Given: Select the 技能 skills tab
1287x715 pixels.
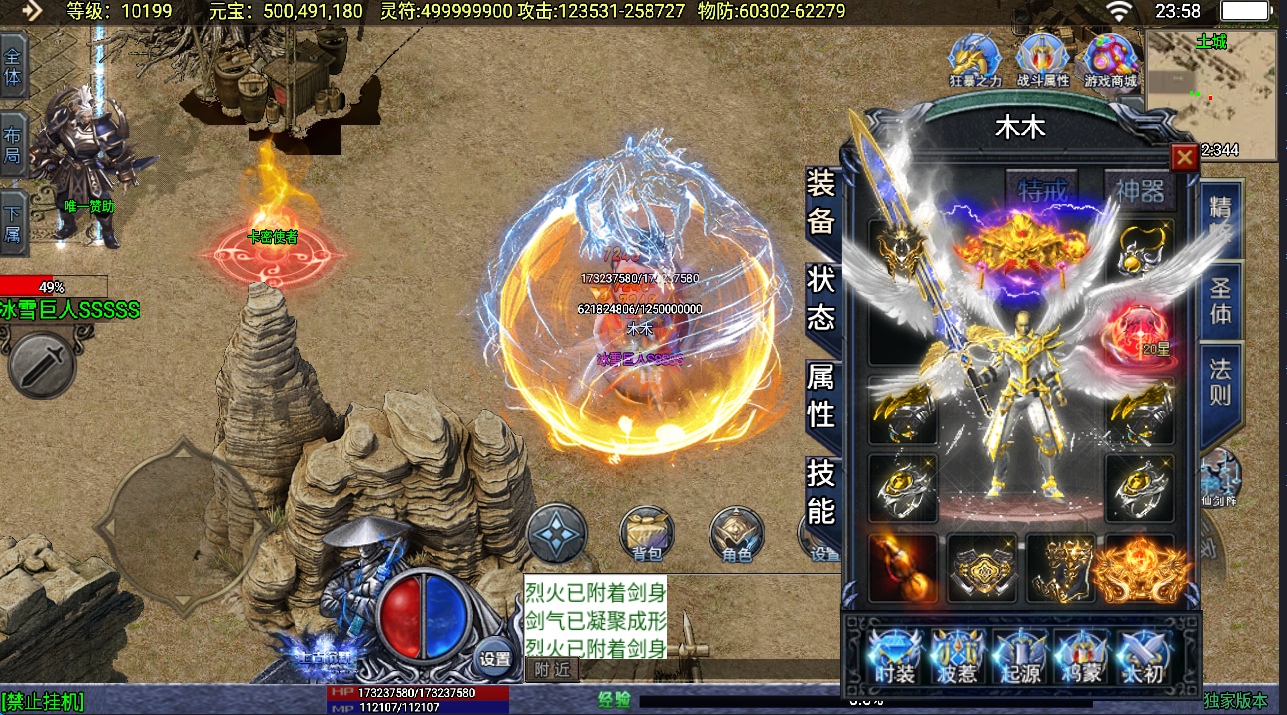Looking at the screenshot, I should [821, 492].
